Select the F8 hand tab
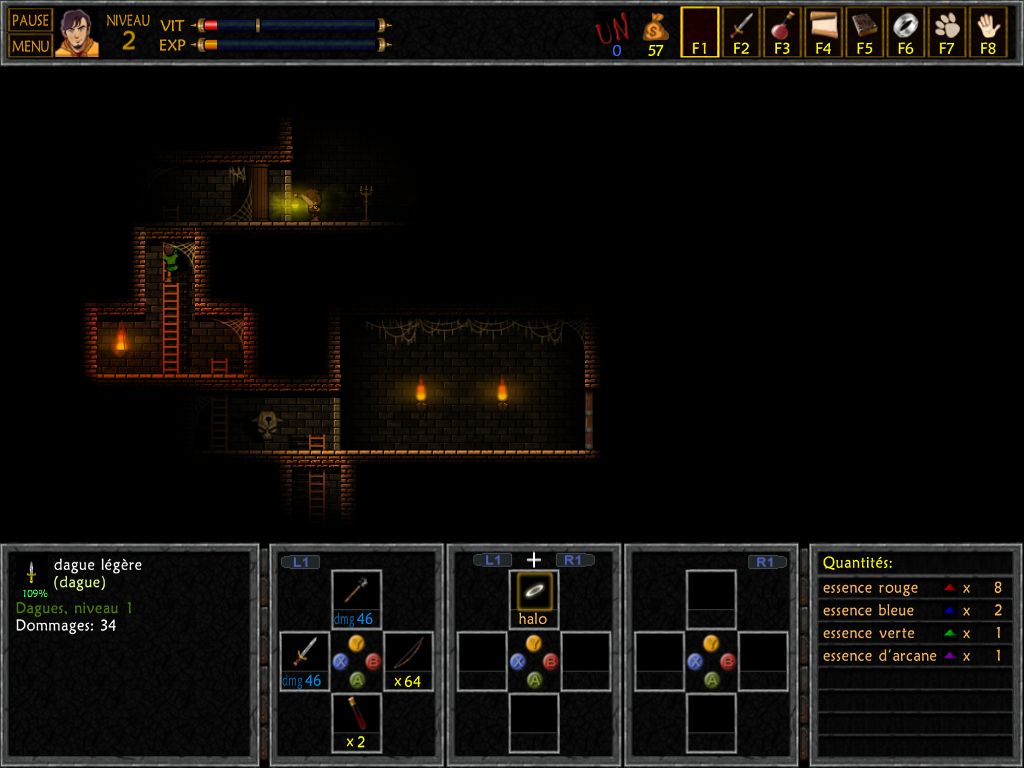Screen dimensions: 1024x768 [x=988, y=31]
